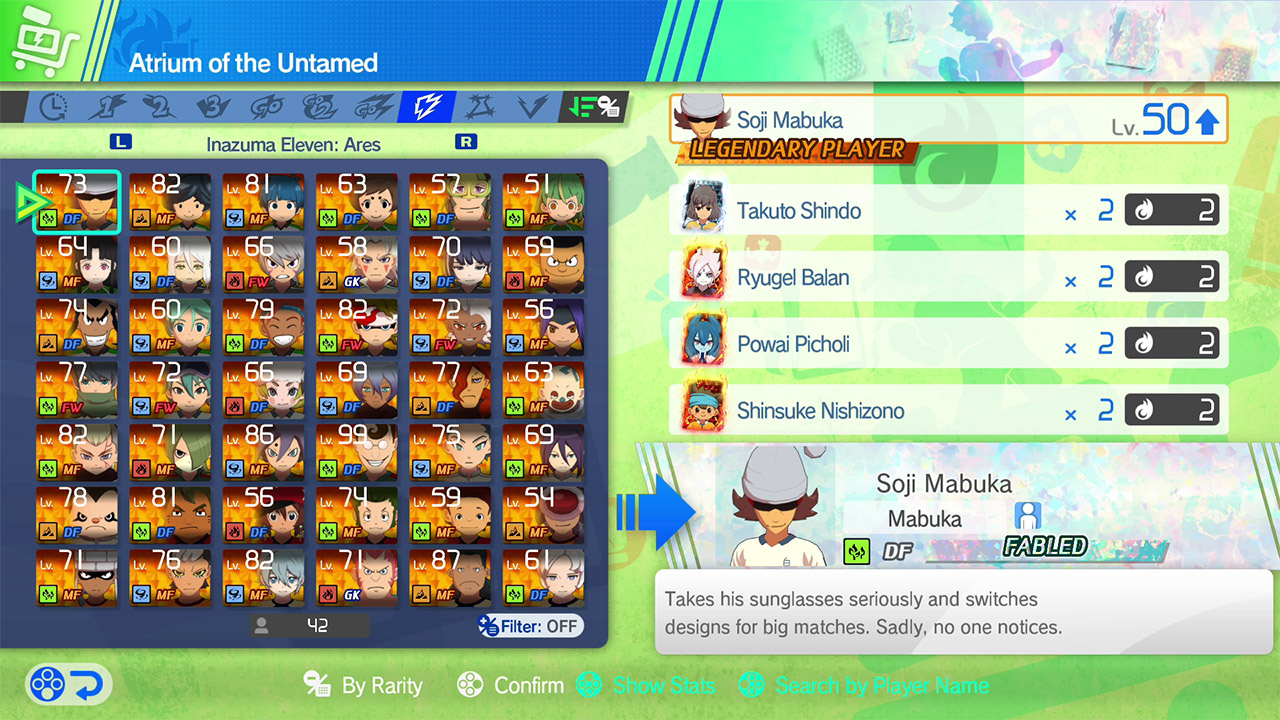Open the green sort order button
Image resolution: width=1280 pixels, height=720 pixels.
[592, 107]
